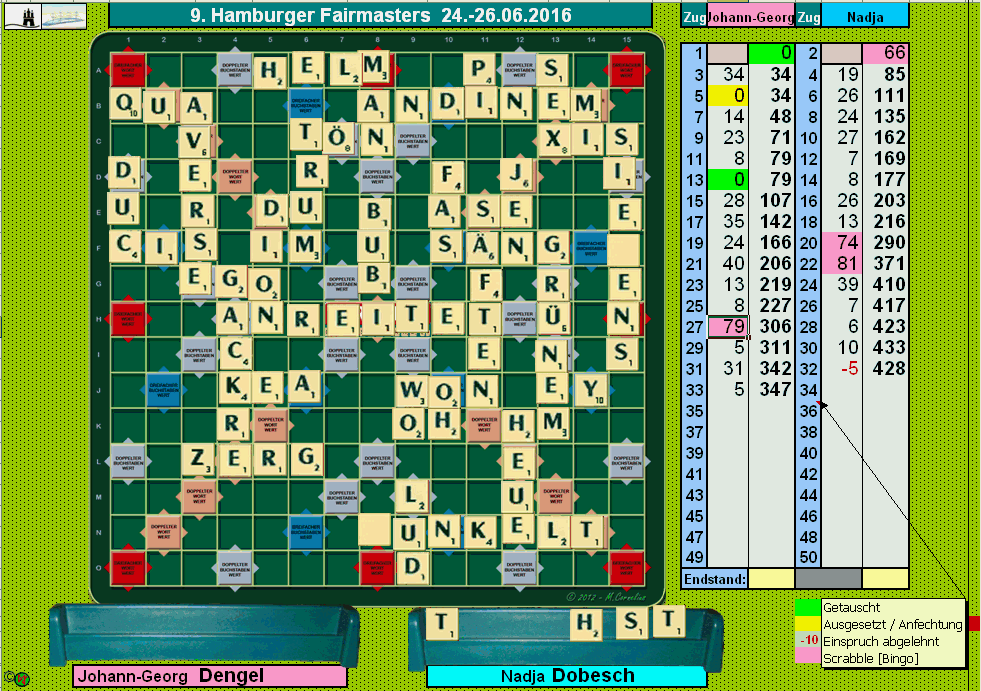Click the Hamburger Fairmasters title banner
The height and width of the screenshot is (691, 981).
[380, 15]
